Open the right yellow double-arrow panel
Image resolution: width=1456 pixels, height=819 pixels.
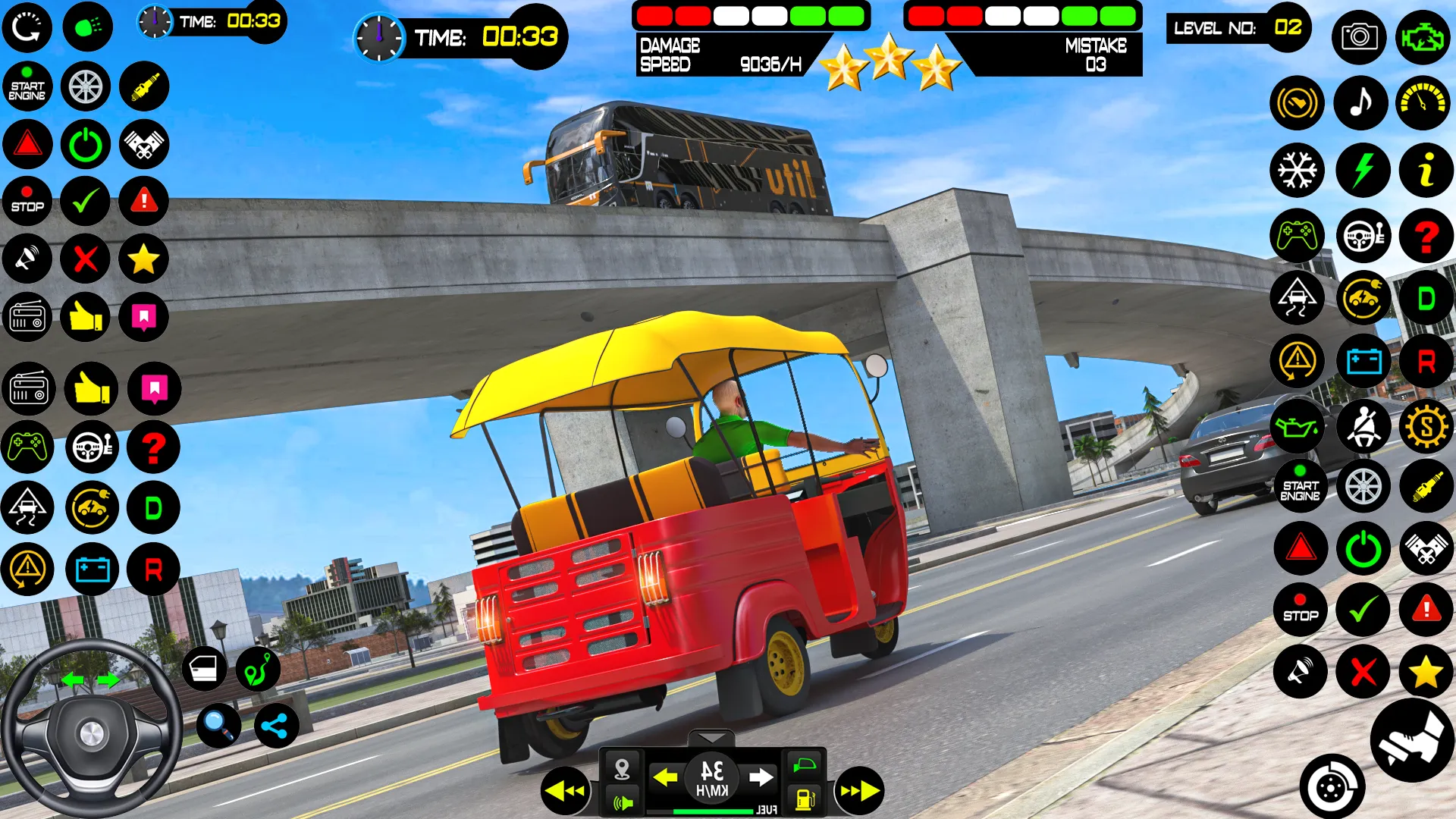tap(859, 790)
